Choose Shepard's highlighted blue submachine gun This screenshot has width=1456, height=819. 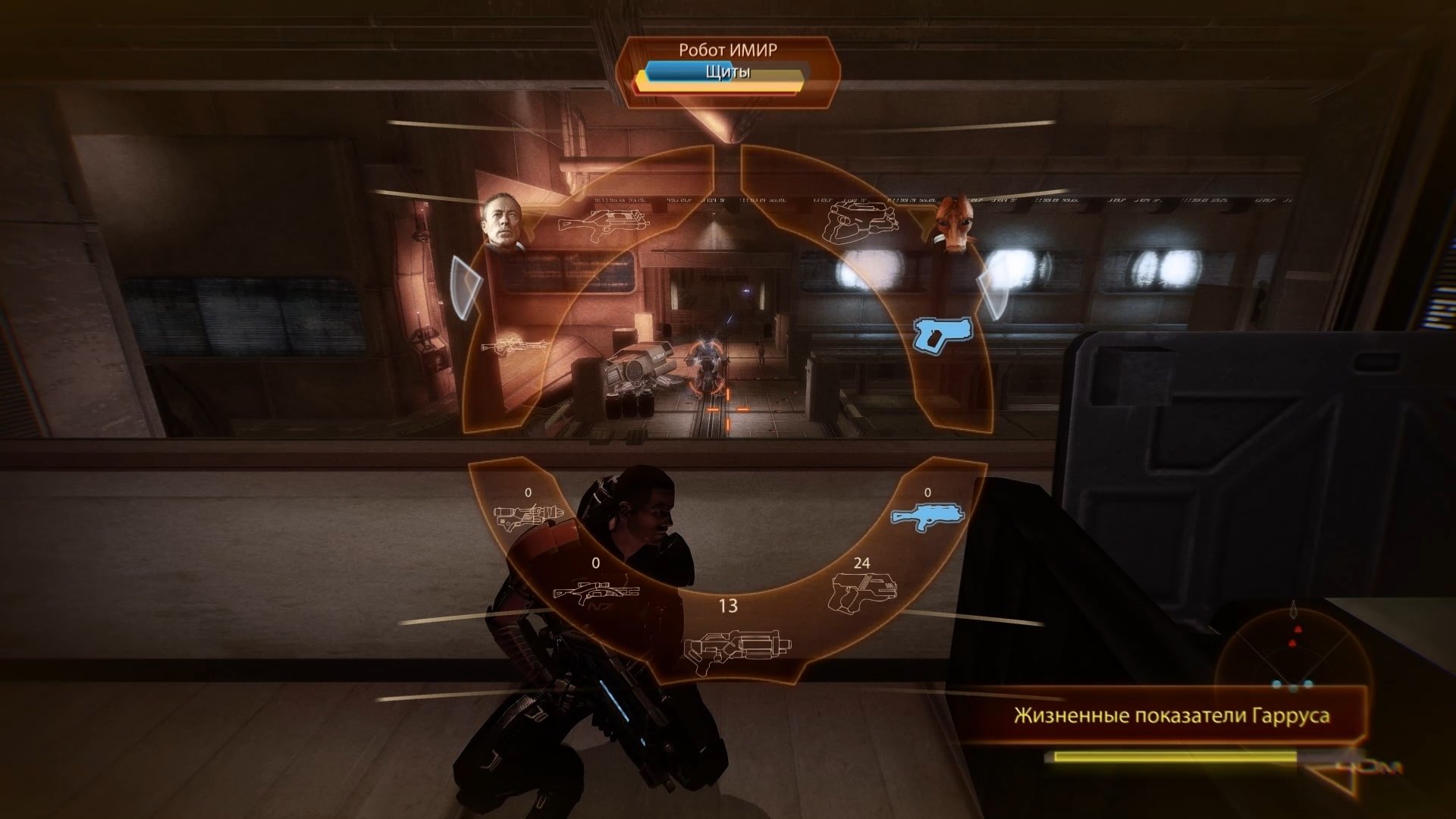coord(927,517)
